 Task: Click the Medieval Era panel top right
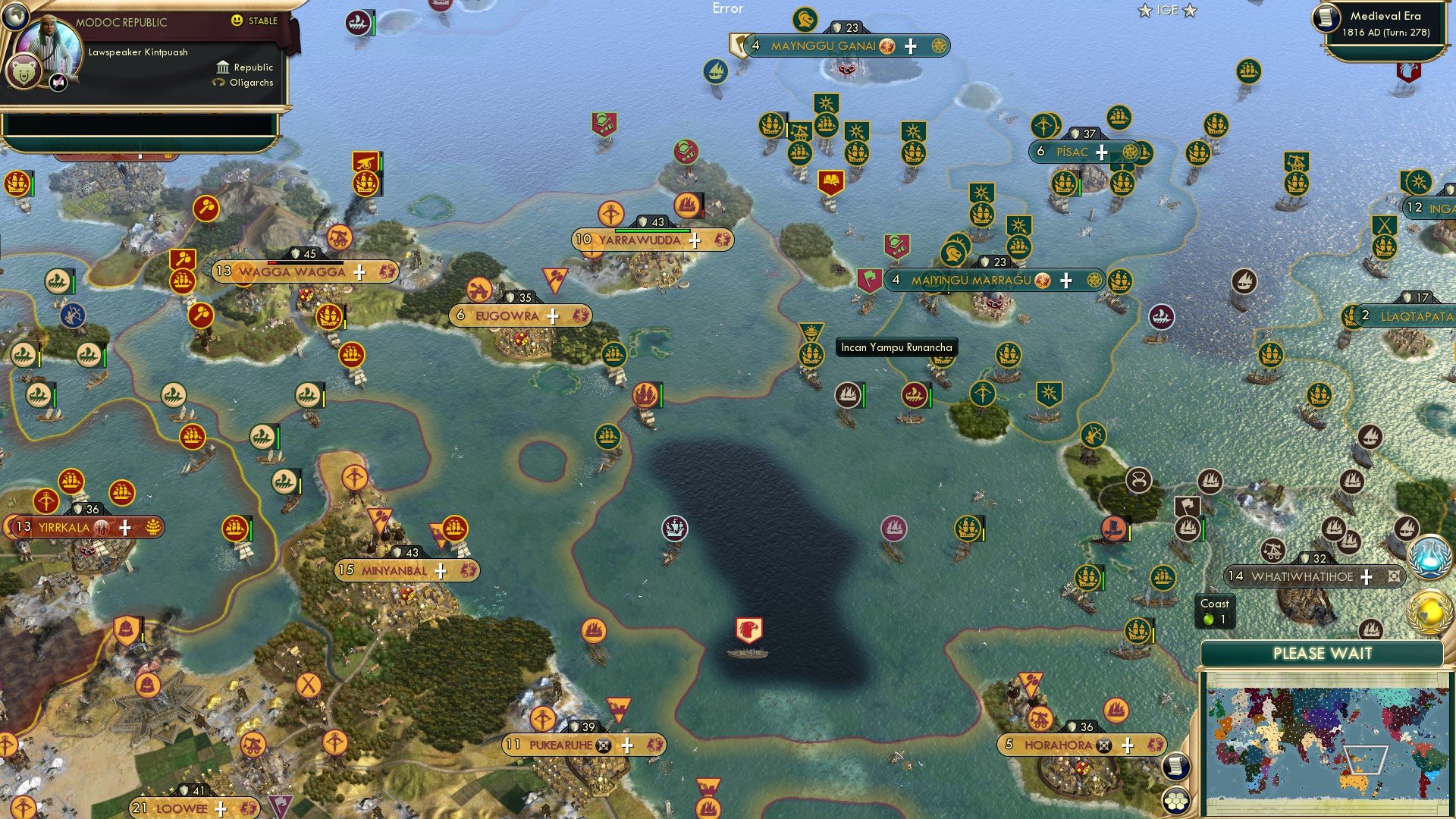1388,23
